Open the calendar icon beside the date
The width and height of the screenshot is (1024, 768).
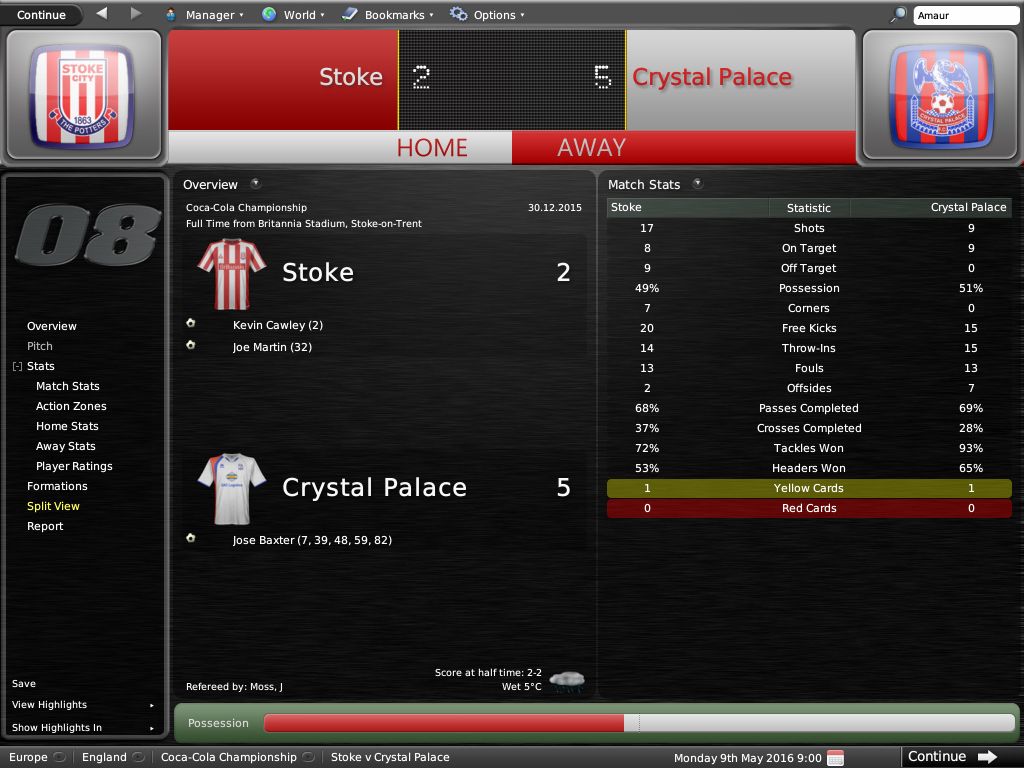(x=836, y=757)
